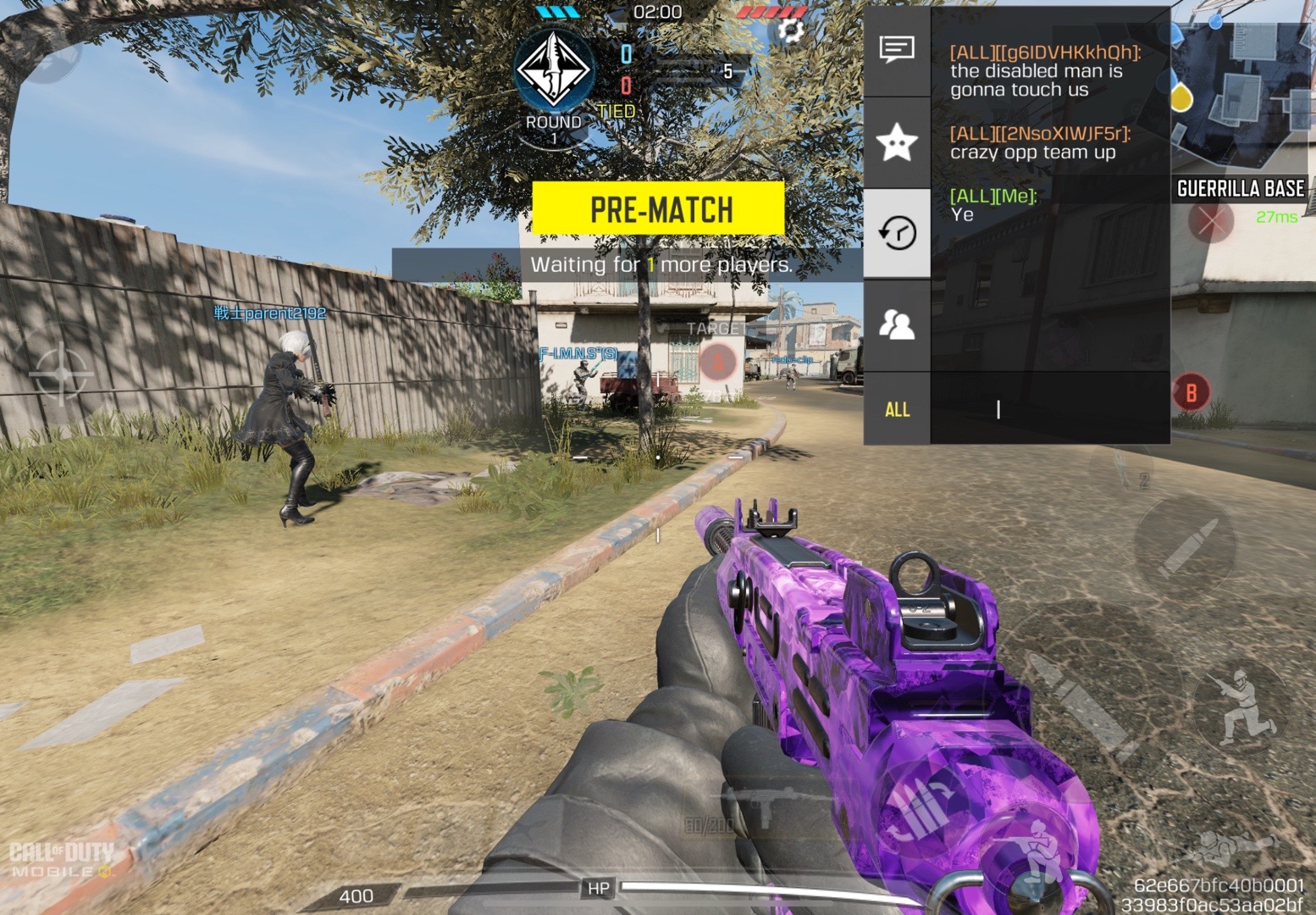Open settings with the gear icon
1316x915 pixels.
pos(790,32)
